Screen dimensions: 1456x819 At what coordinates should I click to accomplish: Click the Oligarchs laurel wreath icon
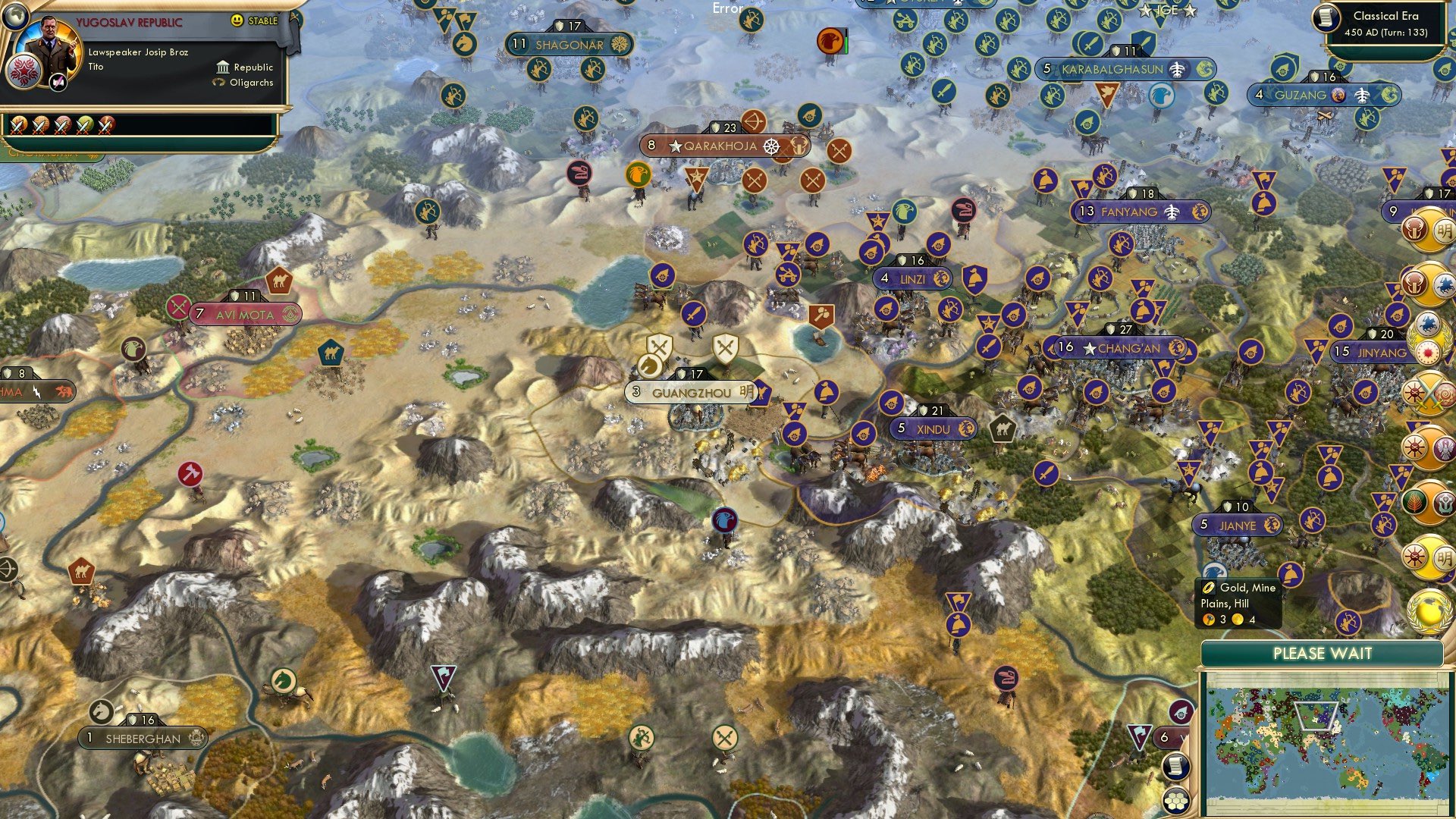coord(220,83)
